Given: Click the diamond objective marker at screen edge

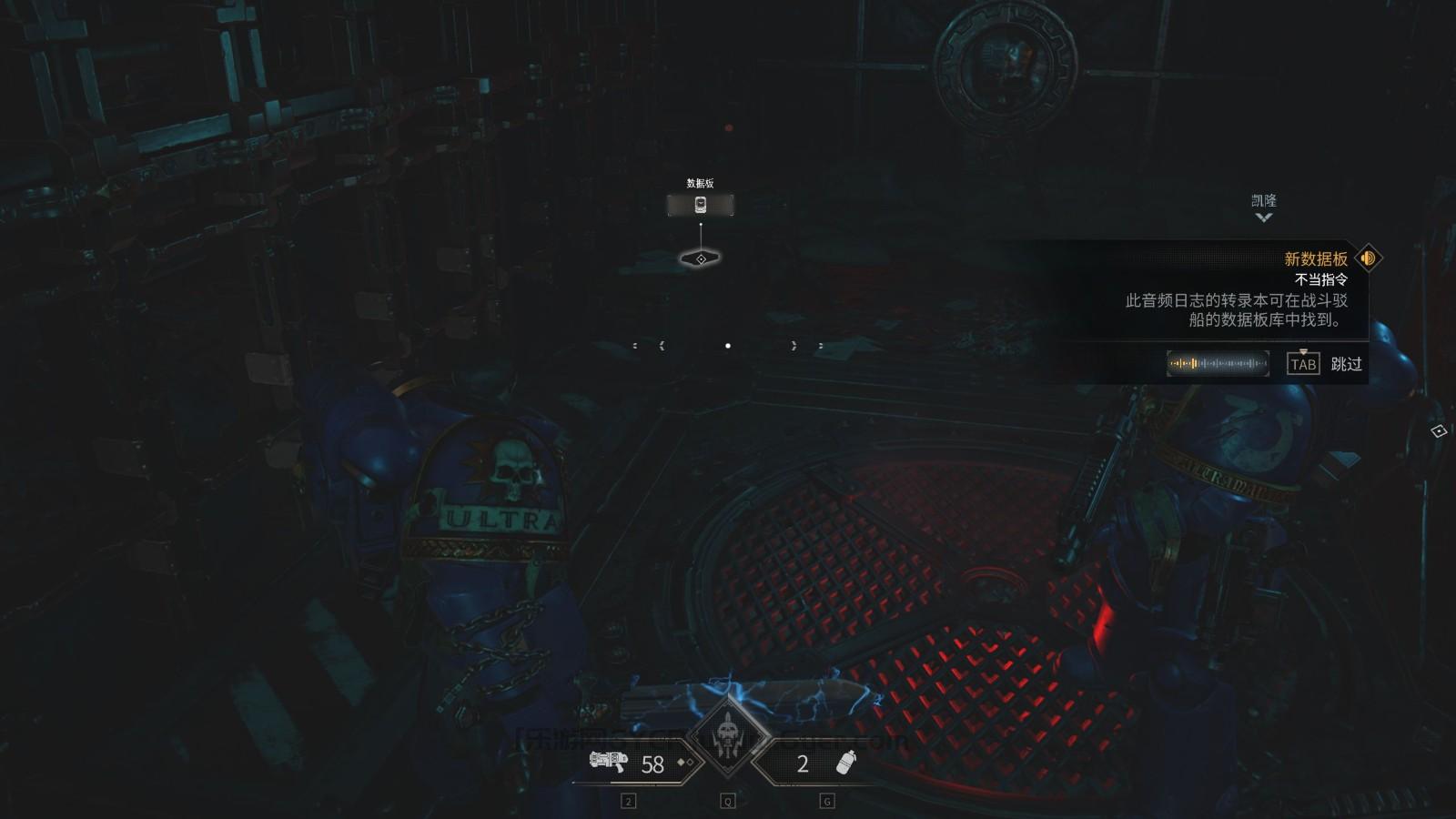Looking at the screenshot, I should click(1439, 430).
